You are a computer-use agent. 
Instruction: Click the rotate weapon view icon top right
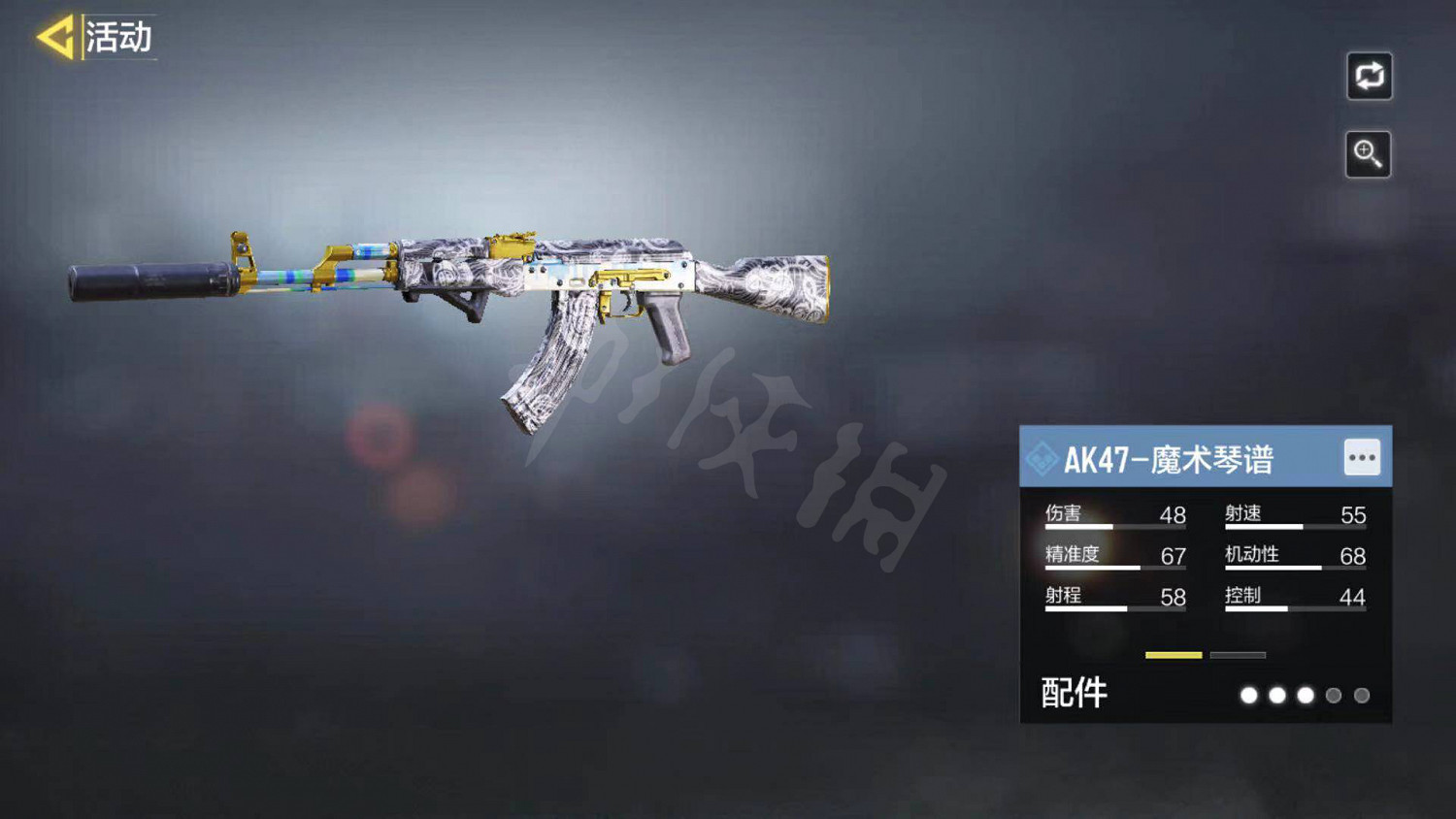[x=1369, y=78]
